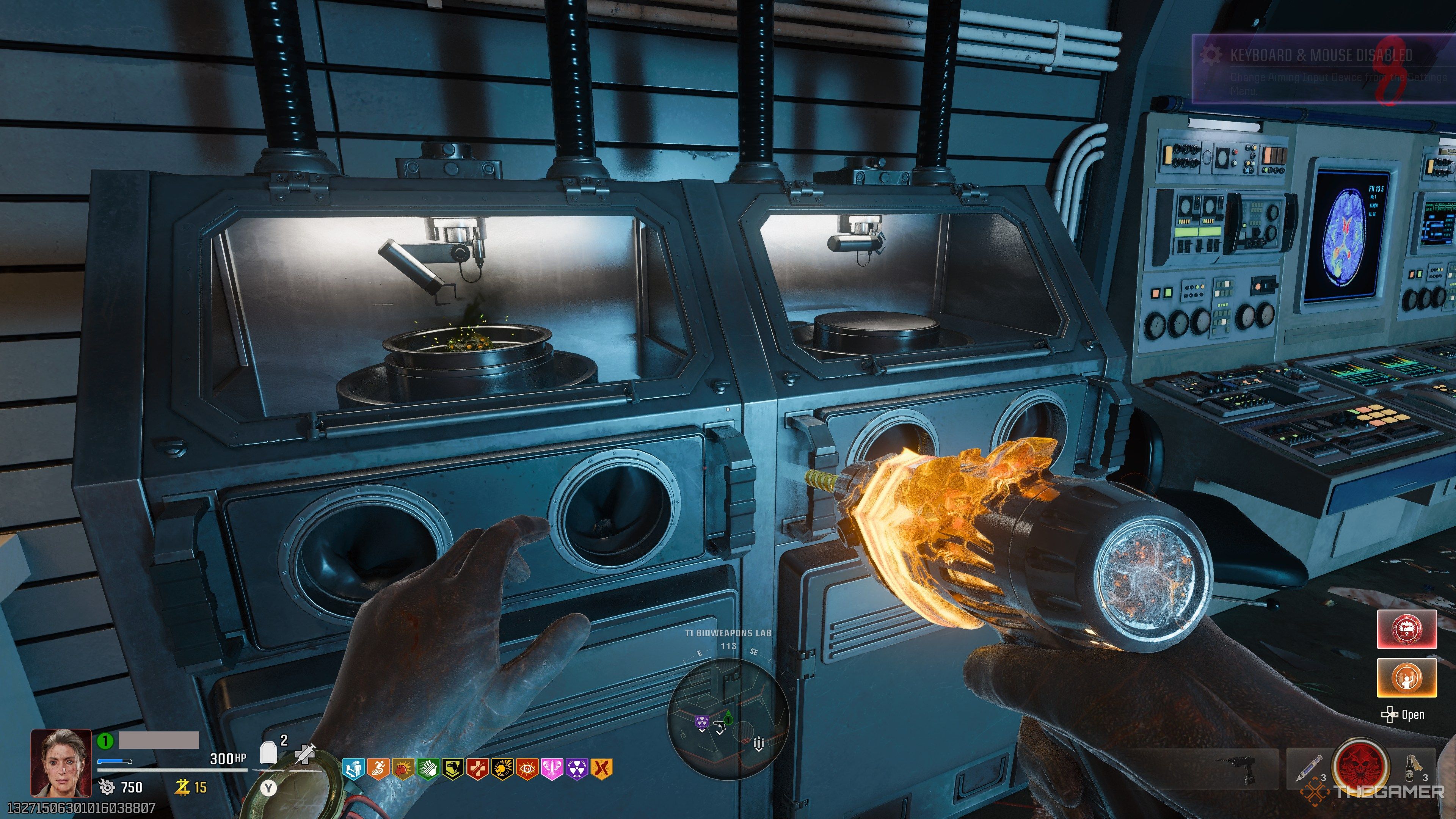Click the green hands perk icon

click(428, 769)
